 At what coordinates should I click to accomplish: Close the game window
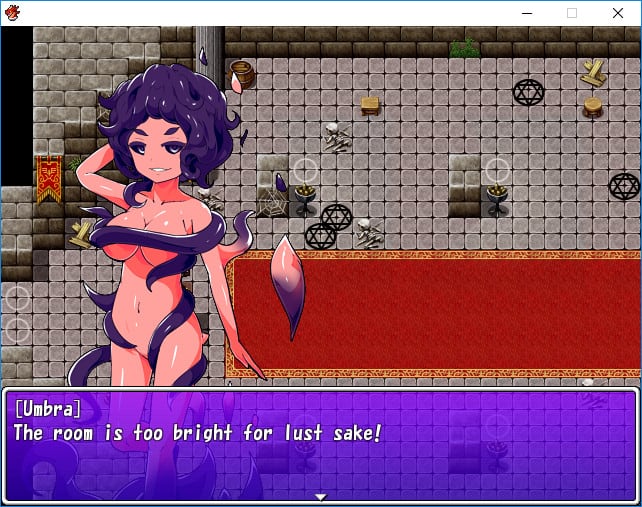click(x=617, y=13)
